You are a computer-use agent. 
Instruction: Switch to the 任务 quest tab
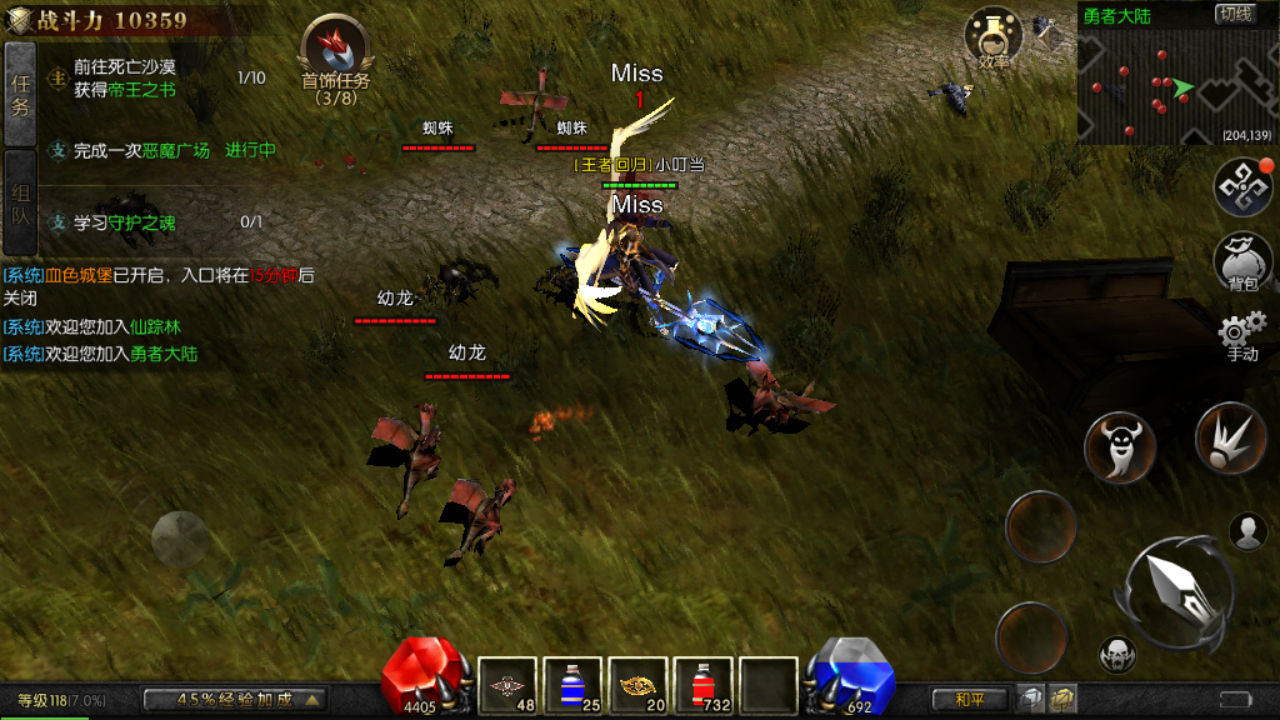(20, 94)
